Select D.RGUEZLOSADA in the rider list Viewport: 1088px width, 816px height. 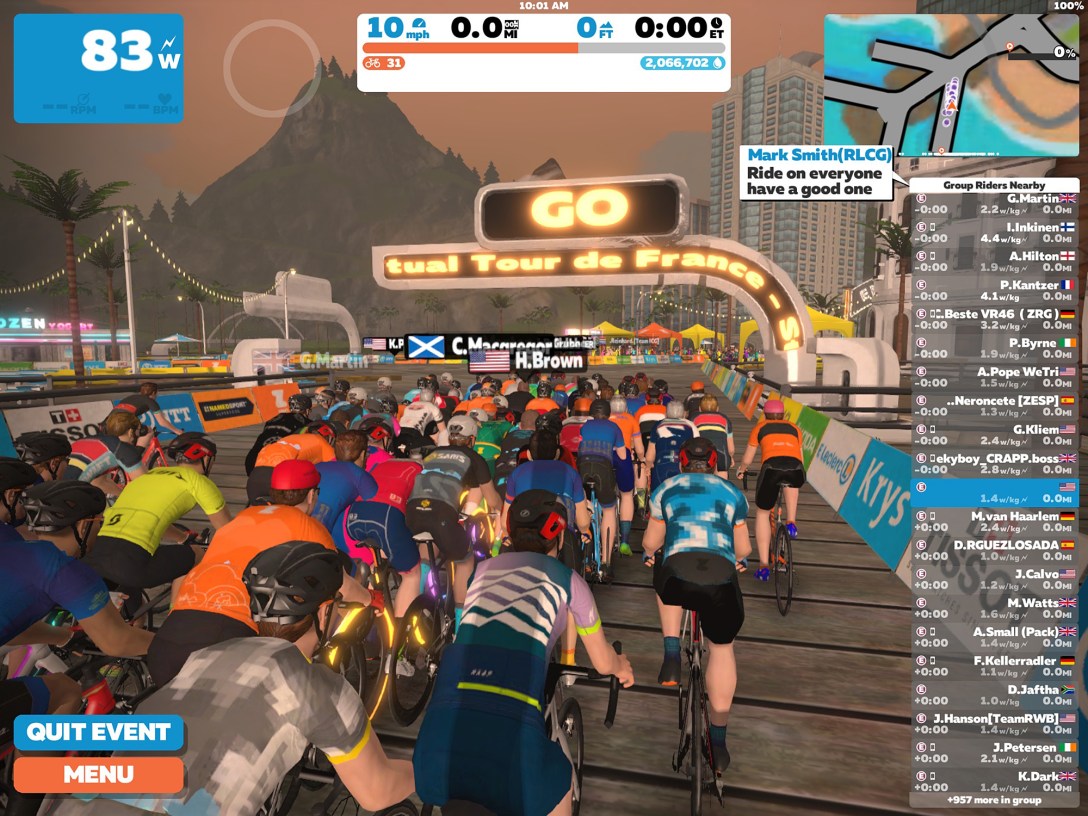click(x=994, y=551)
